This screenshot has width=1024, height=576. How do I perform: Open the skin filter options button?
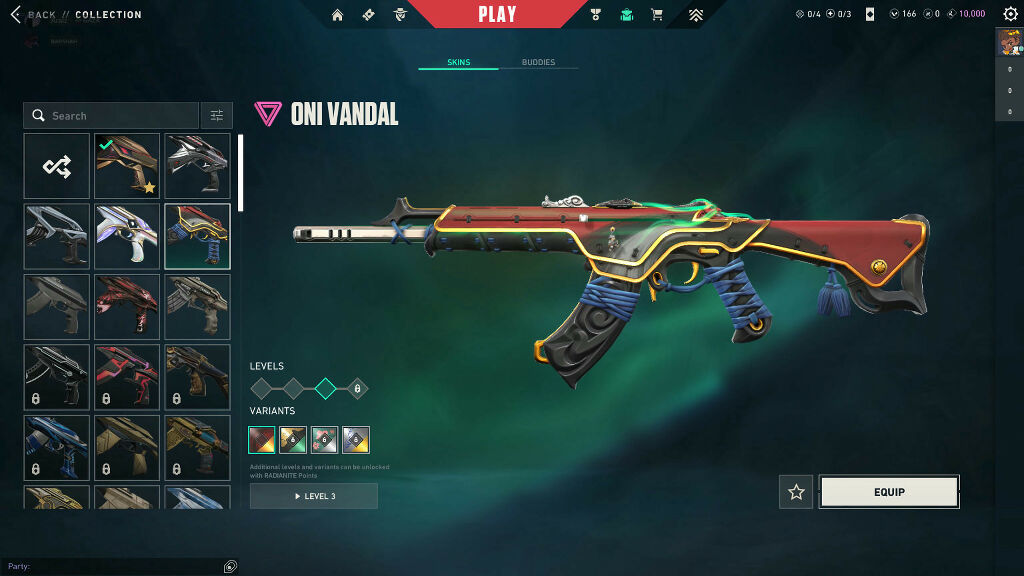(x=216, y=116)
